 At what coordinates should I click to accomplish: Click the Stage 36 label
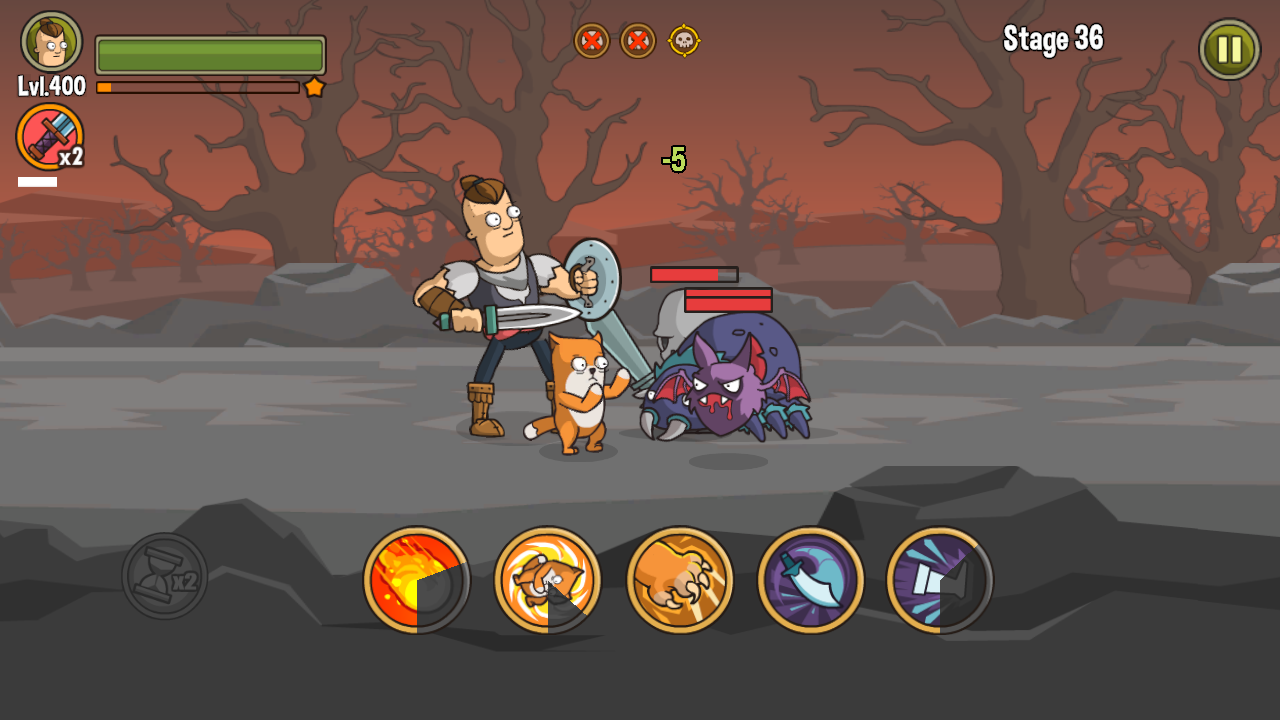click(1053, 40)
